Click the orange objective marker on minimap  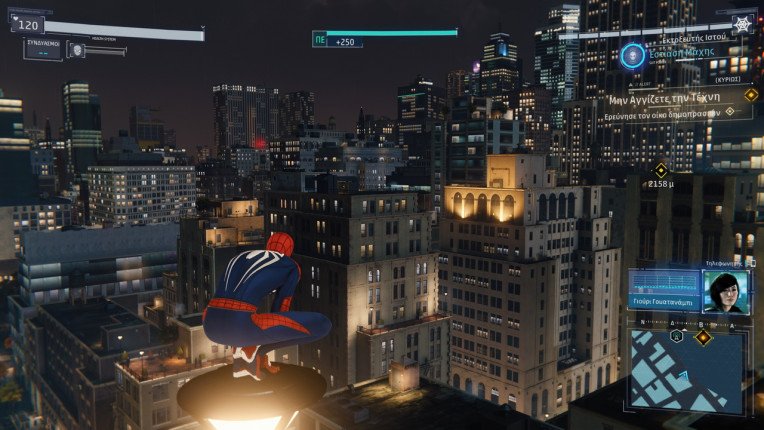[704, 337]
